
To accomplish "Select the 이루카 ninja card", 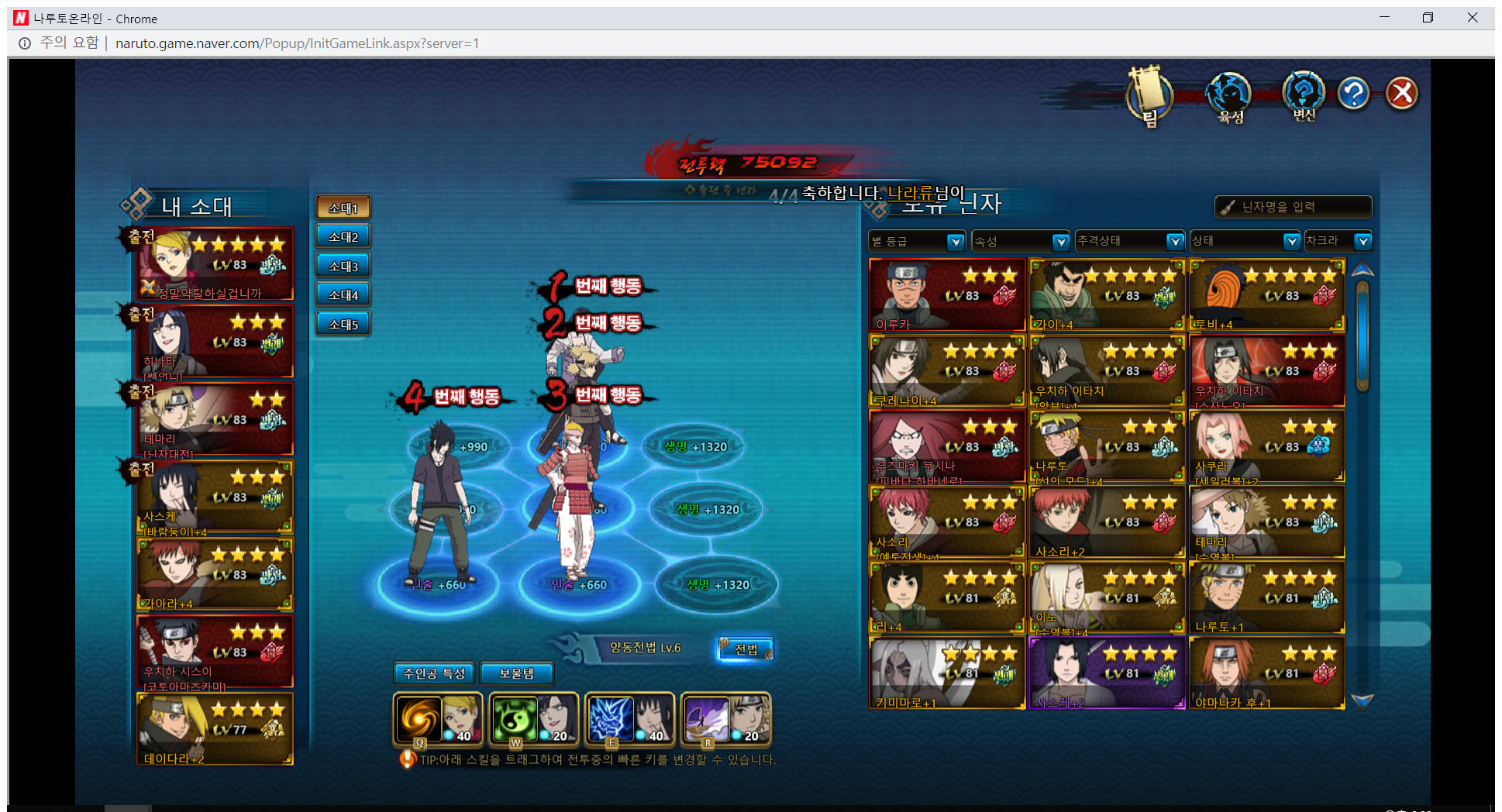I will (946, 295).
